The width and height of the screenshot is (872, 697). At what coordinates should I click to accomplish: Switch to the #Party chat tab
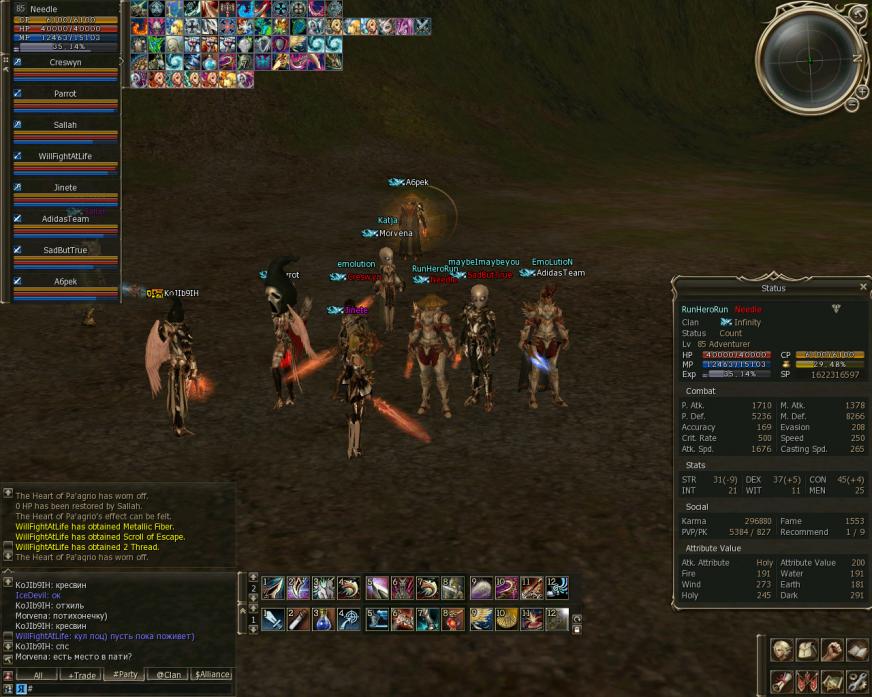(125, 675)
